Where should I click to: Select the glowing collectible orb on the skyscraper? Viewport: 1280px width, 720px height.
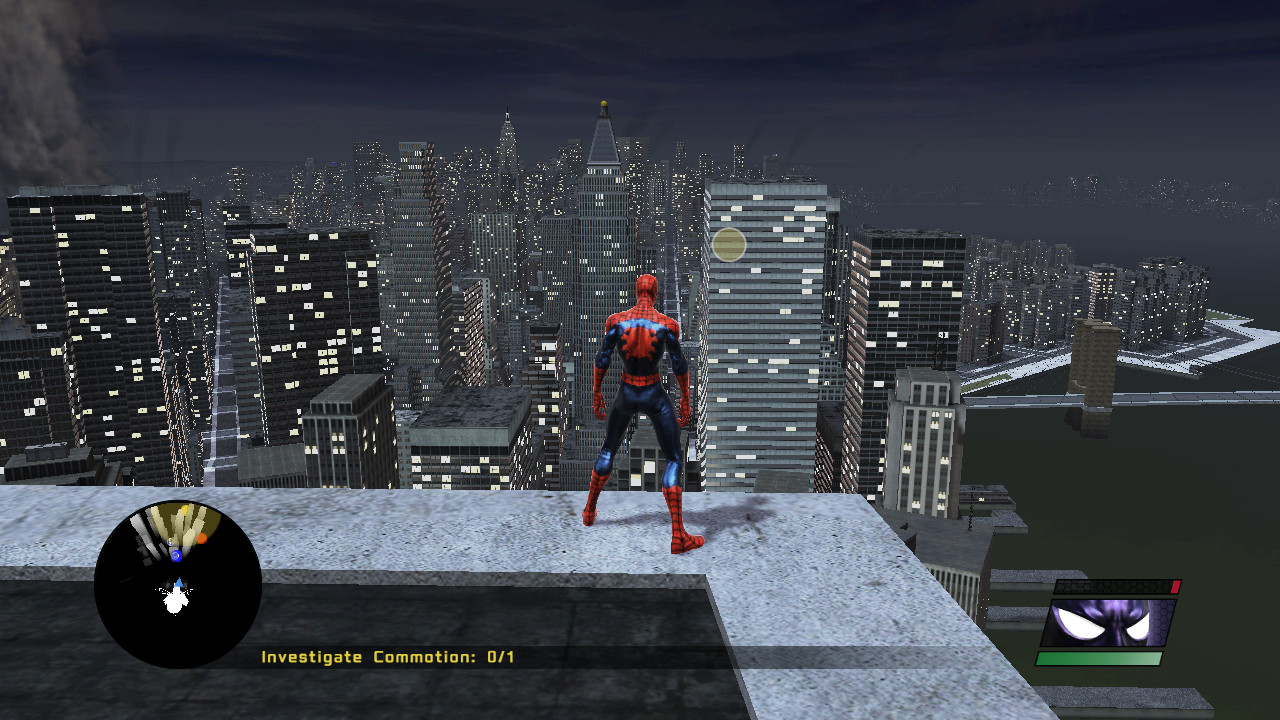pos(728,244)
